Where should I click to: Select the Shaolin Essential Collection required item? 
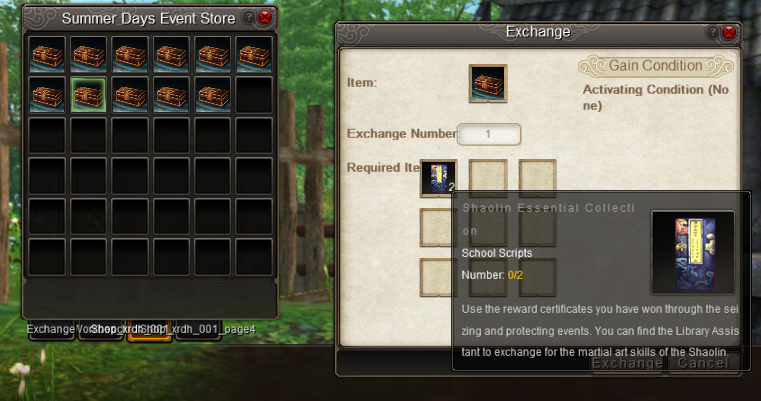coord(438,178)
